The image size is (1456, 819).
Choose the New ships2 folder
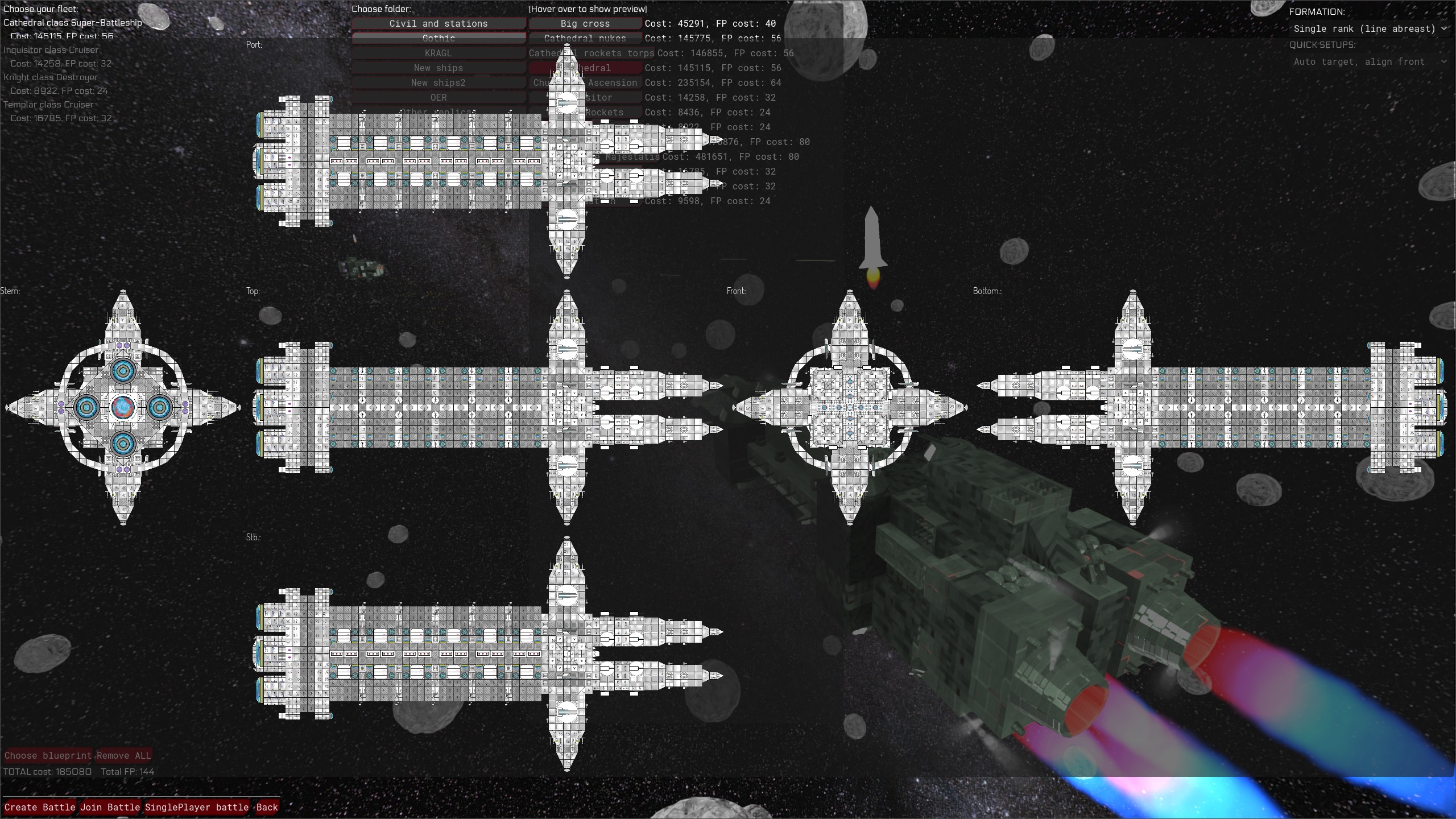(438, 82)
